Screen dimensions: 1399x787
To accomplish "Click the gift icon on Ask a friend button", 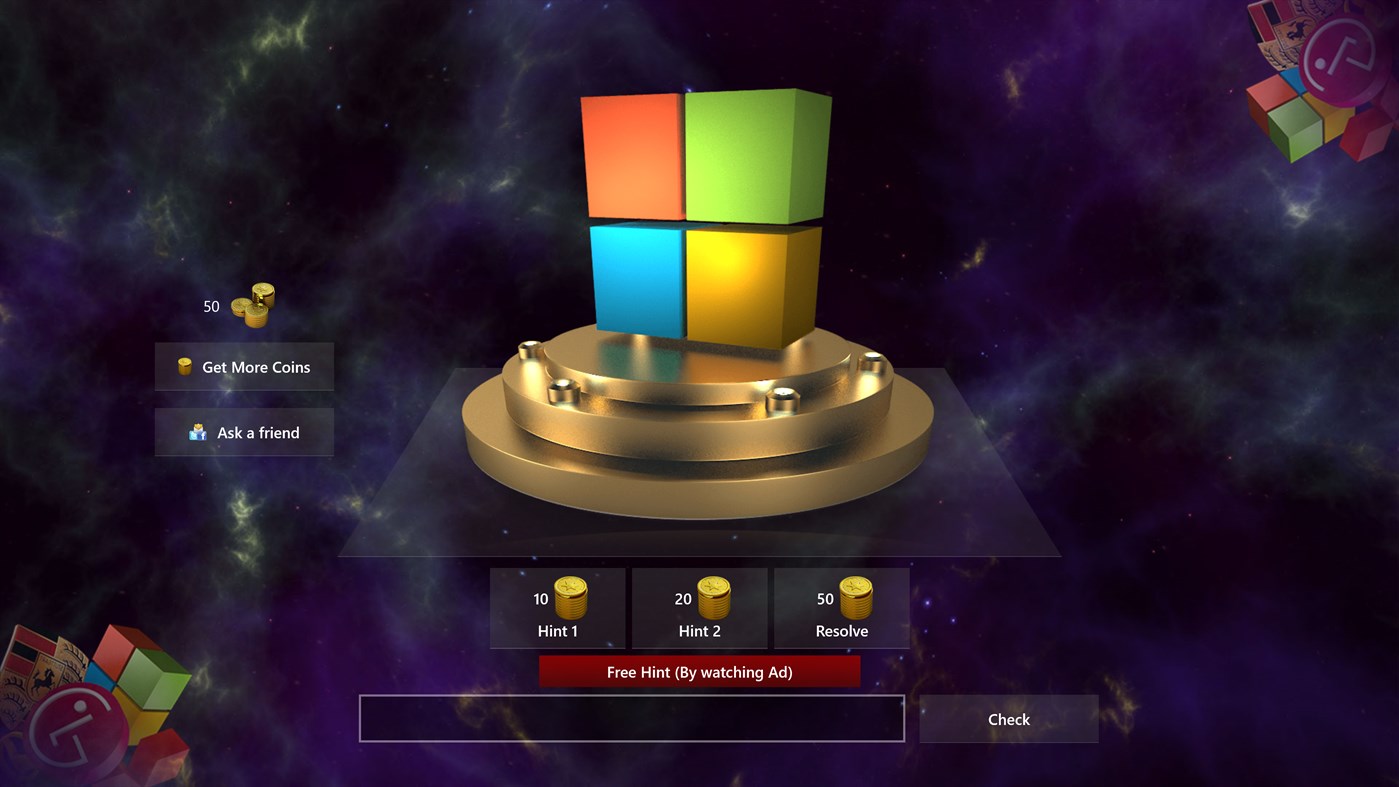I will [x=196, y=432].
